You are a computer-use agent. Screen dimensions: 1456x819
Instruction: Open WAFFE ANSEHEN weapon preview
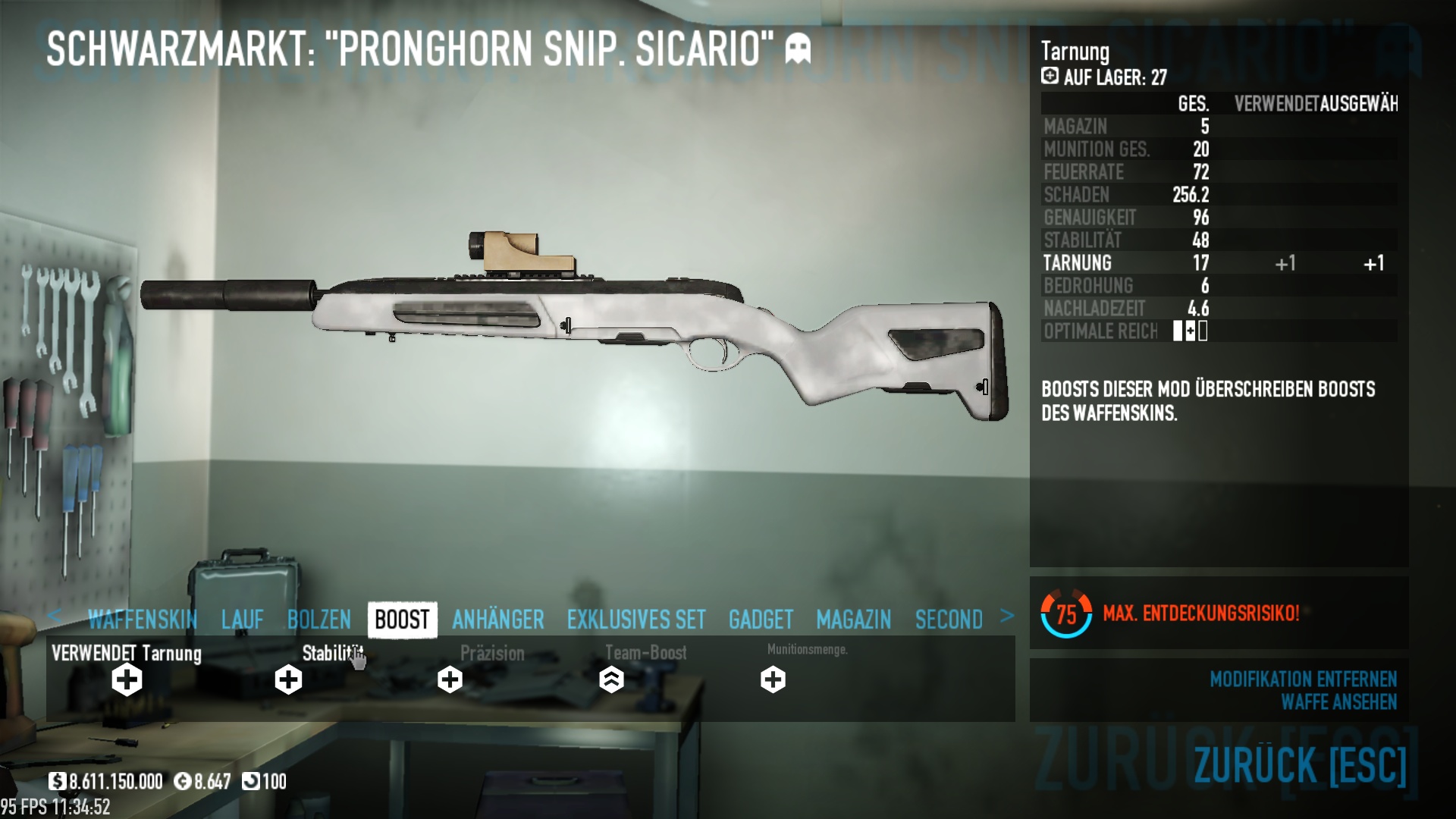(x=1338, y=702)
